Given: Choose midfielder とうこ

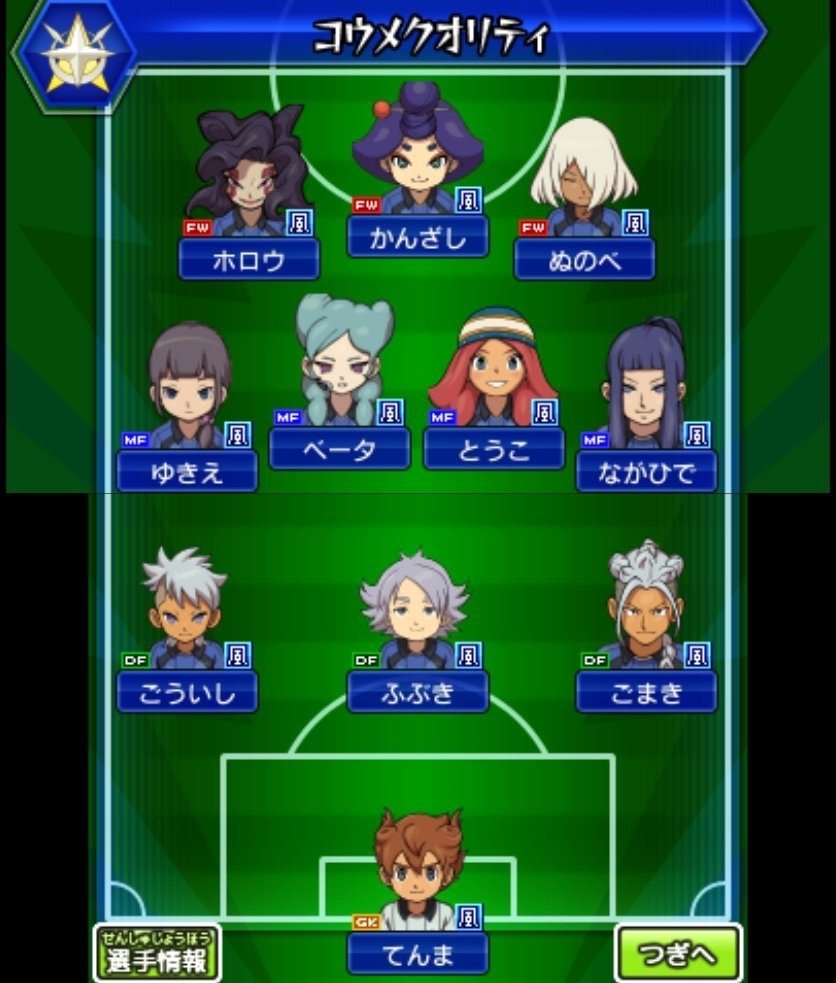Looking at the screenshot, I should (x=493, y=448).
